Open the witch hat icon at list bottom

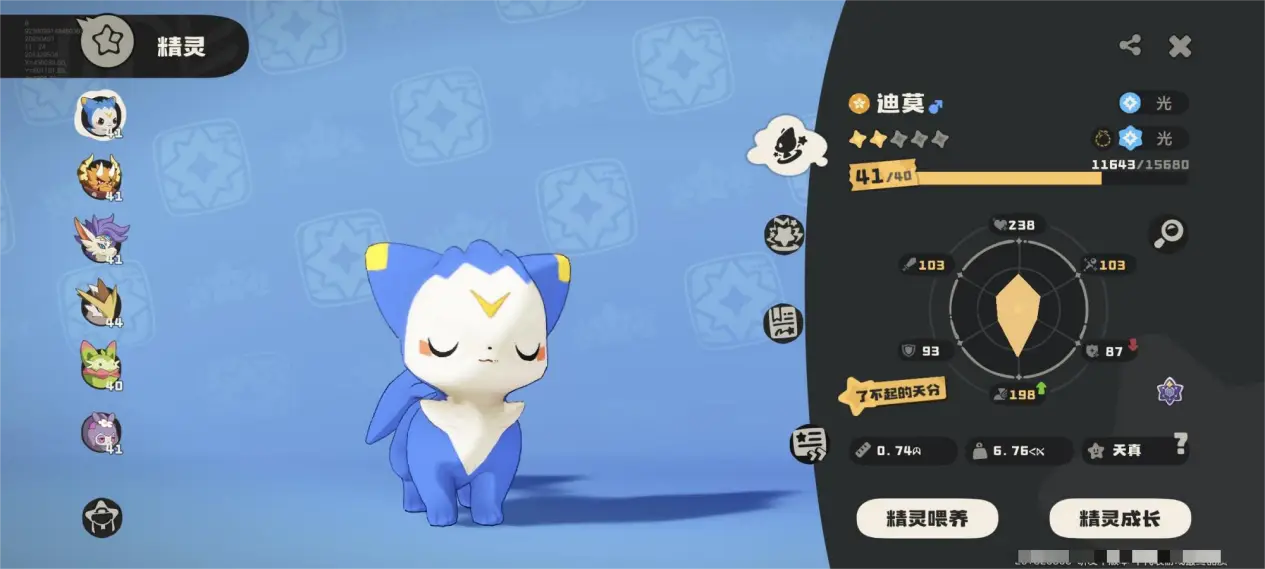102,516
